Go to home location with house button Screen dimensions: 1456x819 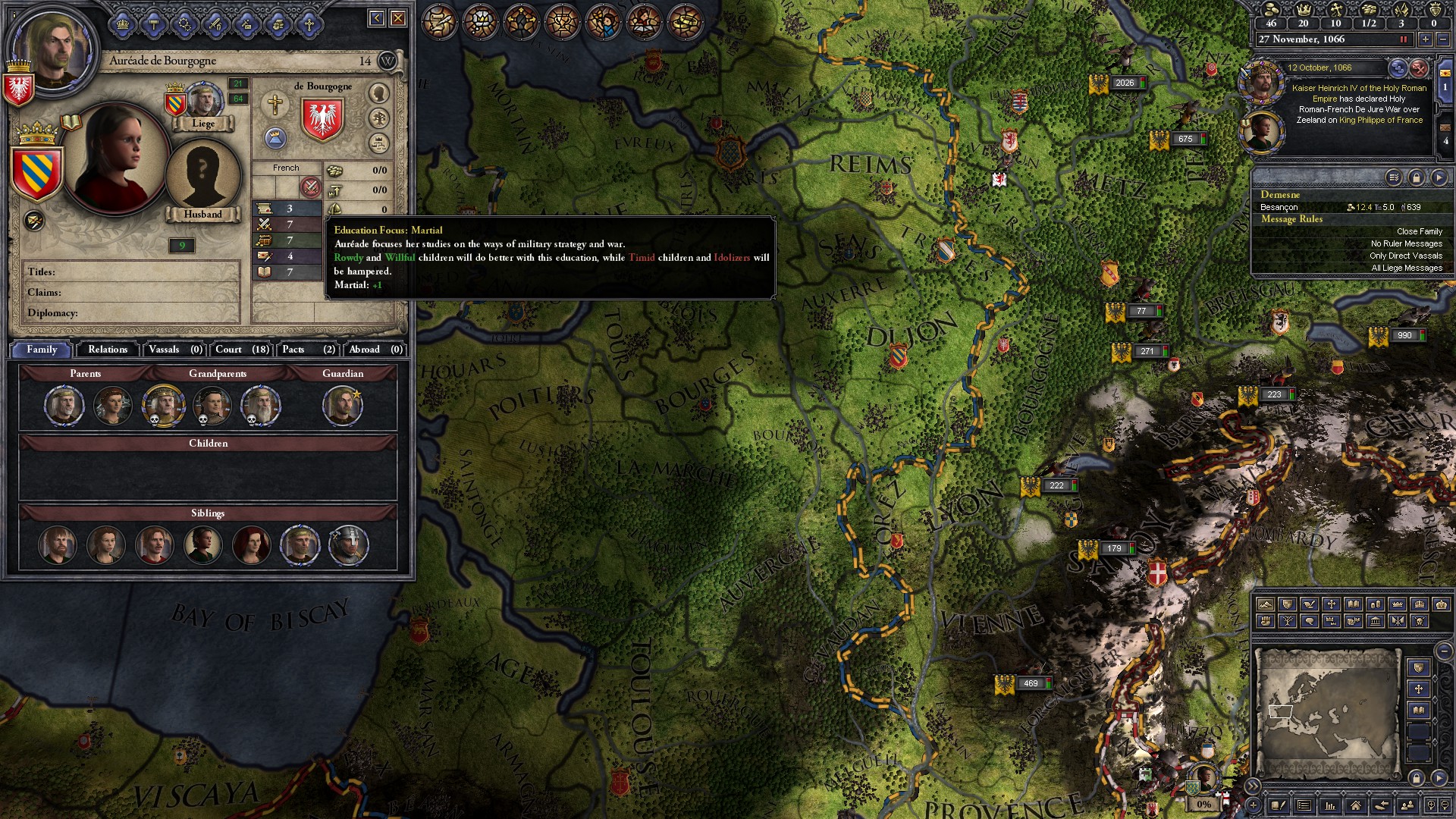tap(1355, 805)
